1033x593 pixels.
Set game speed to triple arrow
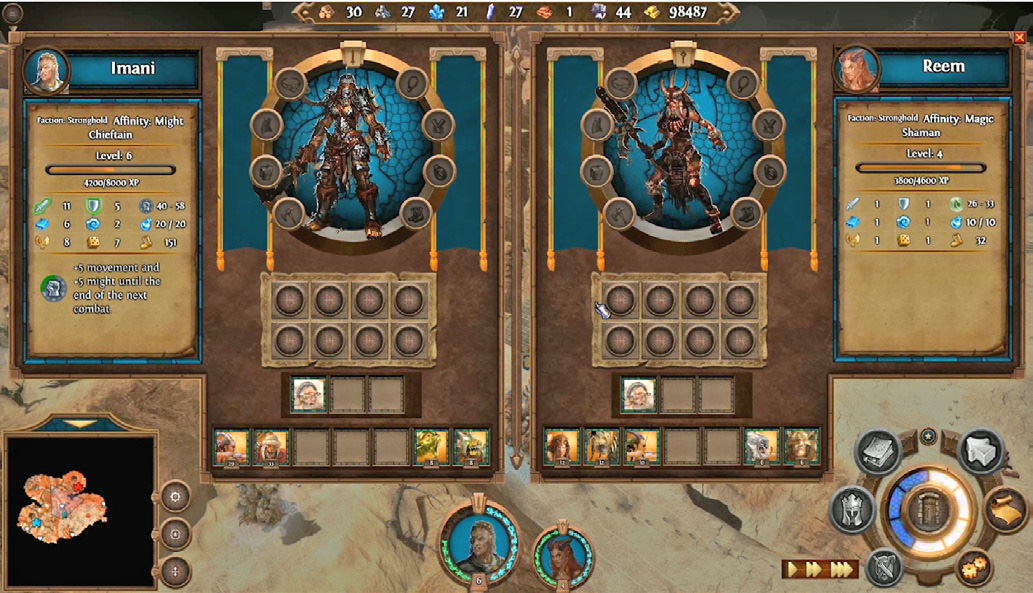pyautogui.click(x=843, y=569)
